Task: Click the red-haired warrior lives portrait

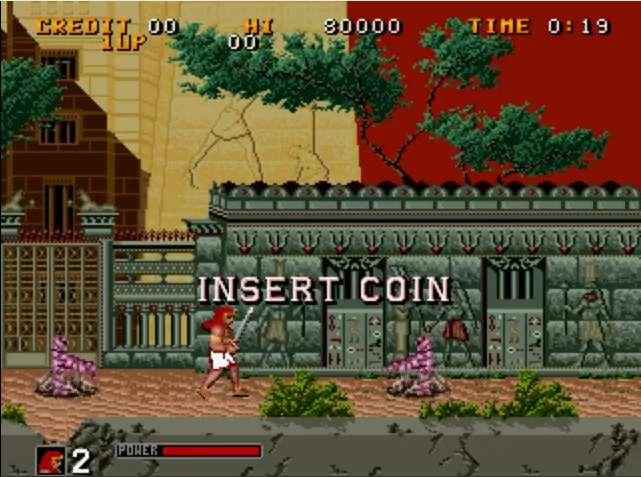Action: [x=50, y=459]
